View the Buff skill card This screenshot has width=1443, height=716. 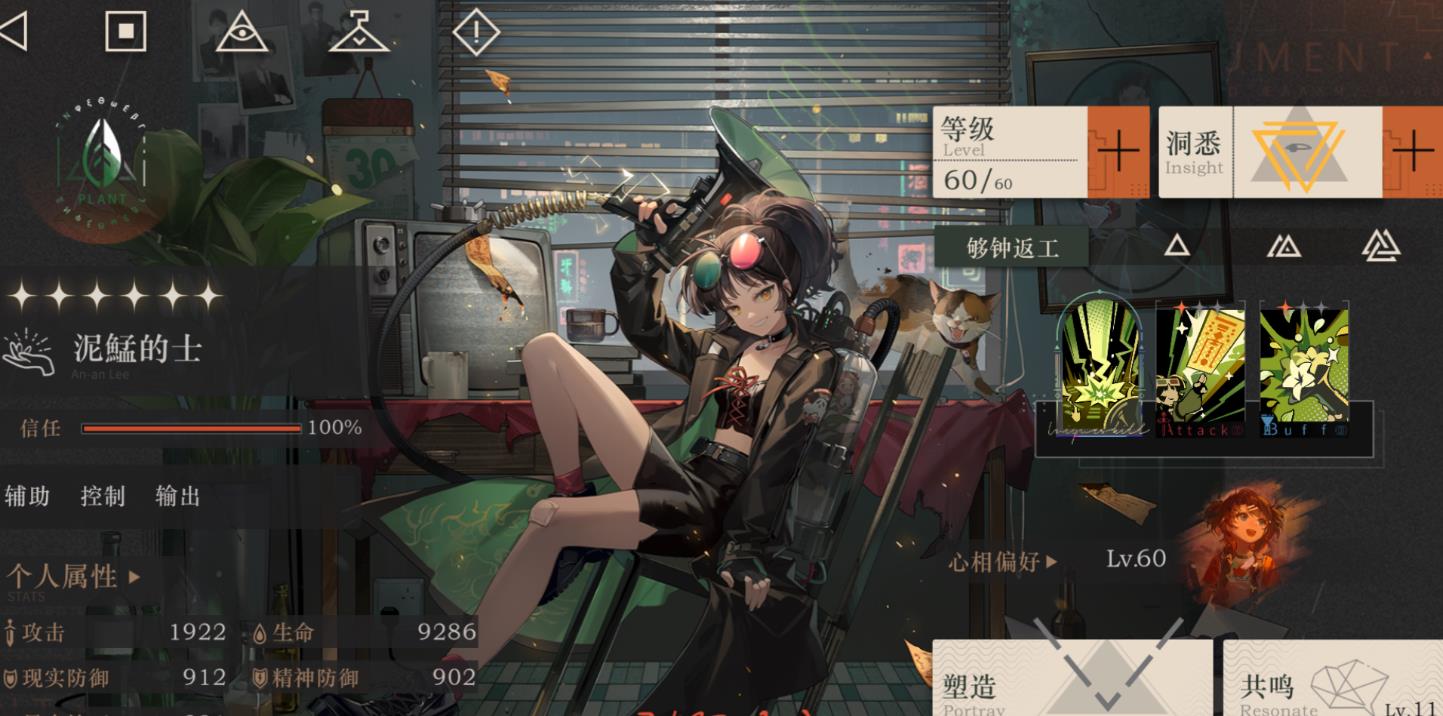[1304, 367]
